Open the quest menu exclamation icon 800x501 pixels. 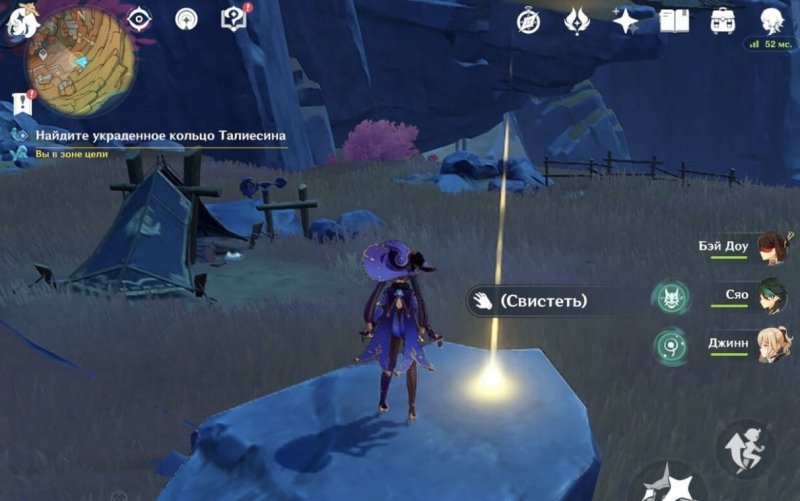point(24,102)
